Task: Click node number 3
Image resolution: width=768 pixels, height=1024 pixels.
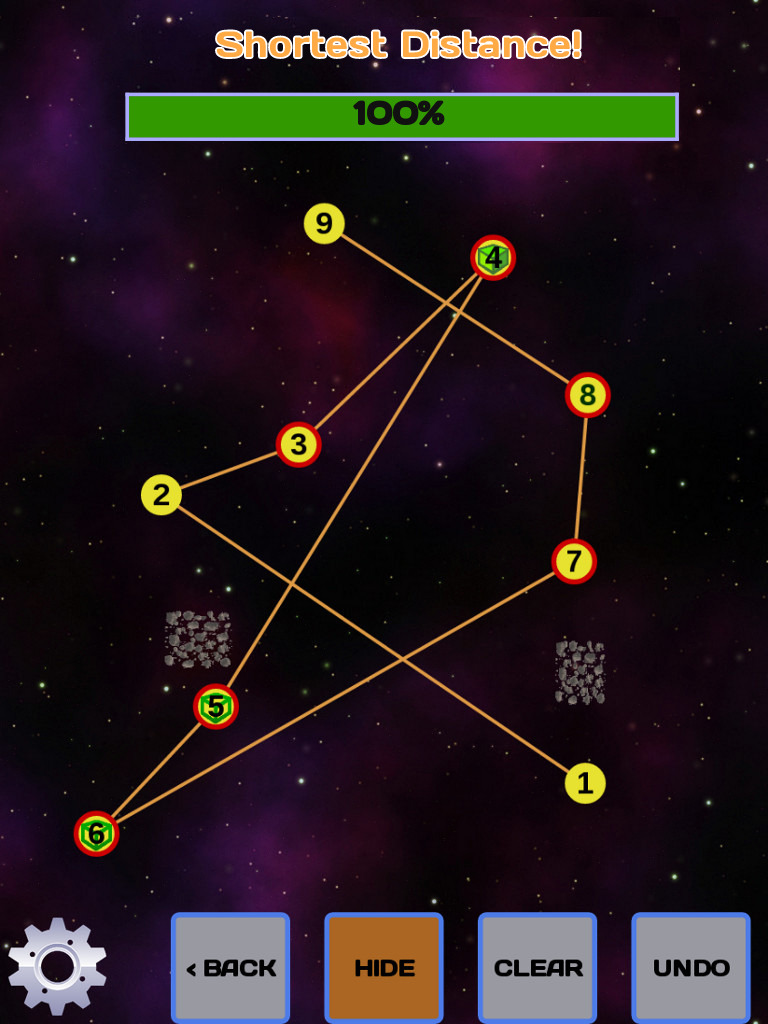Action: coord(298,444)
